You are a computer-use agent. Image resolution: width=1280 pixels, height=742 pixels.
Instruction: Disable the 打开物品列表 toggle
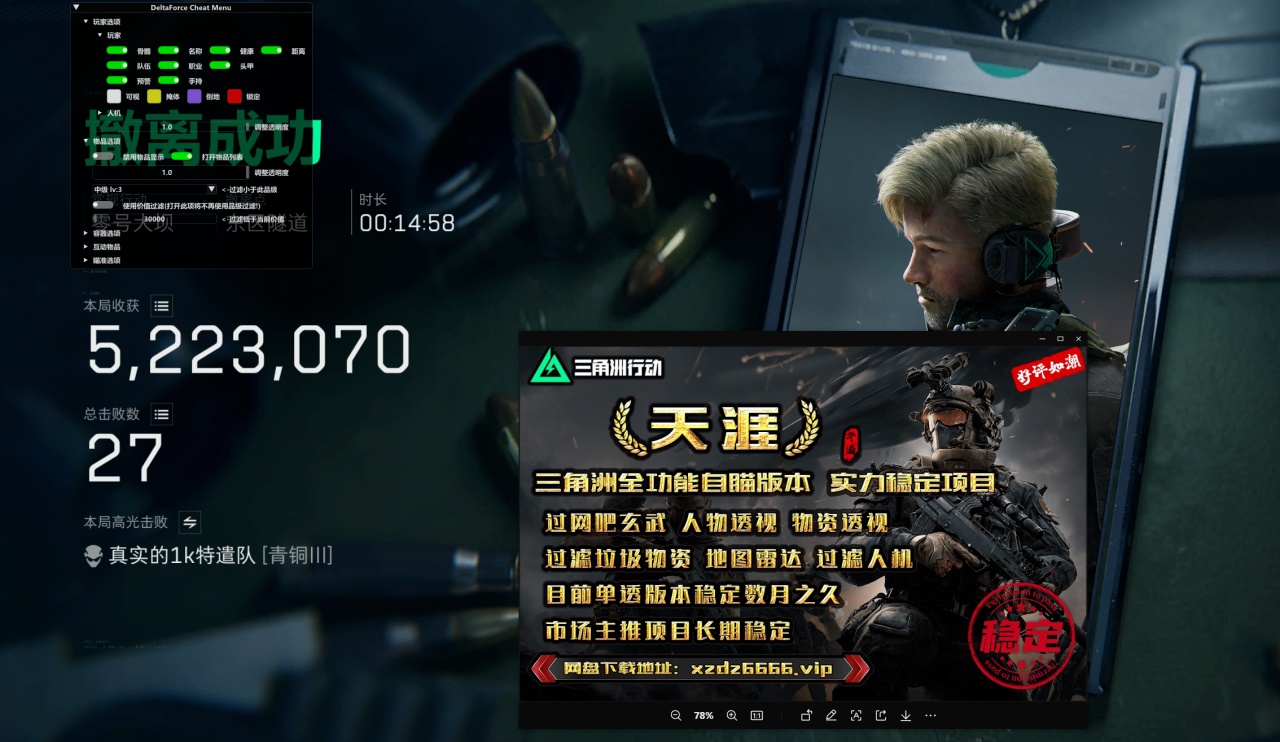pyautogui.click(x=182, y=156)
